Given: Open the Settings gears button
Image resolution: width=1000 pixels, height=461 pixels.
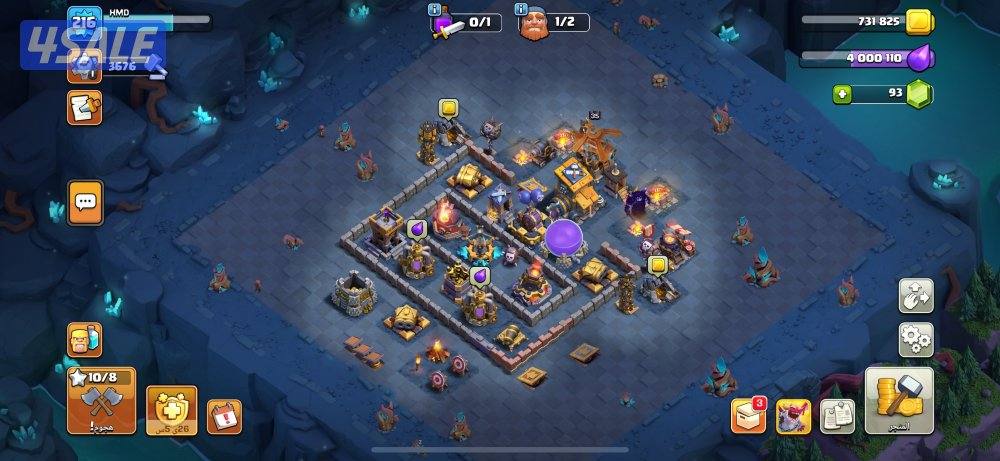Looking at the screenshot, I should pyautogui.click(x=916, y=339).
